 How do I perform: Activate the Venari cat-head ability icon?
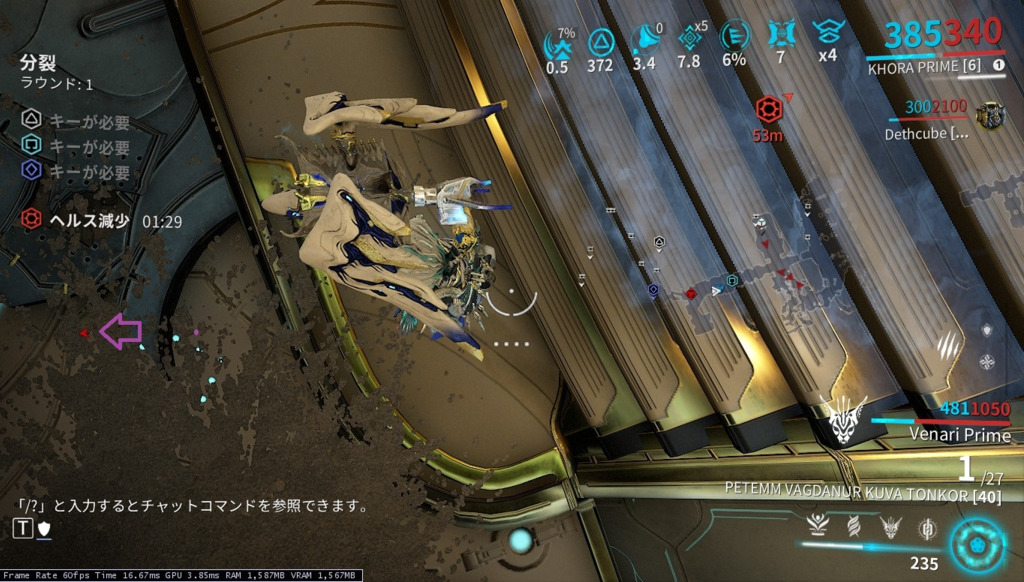pos(888,527)
